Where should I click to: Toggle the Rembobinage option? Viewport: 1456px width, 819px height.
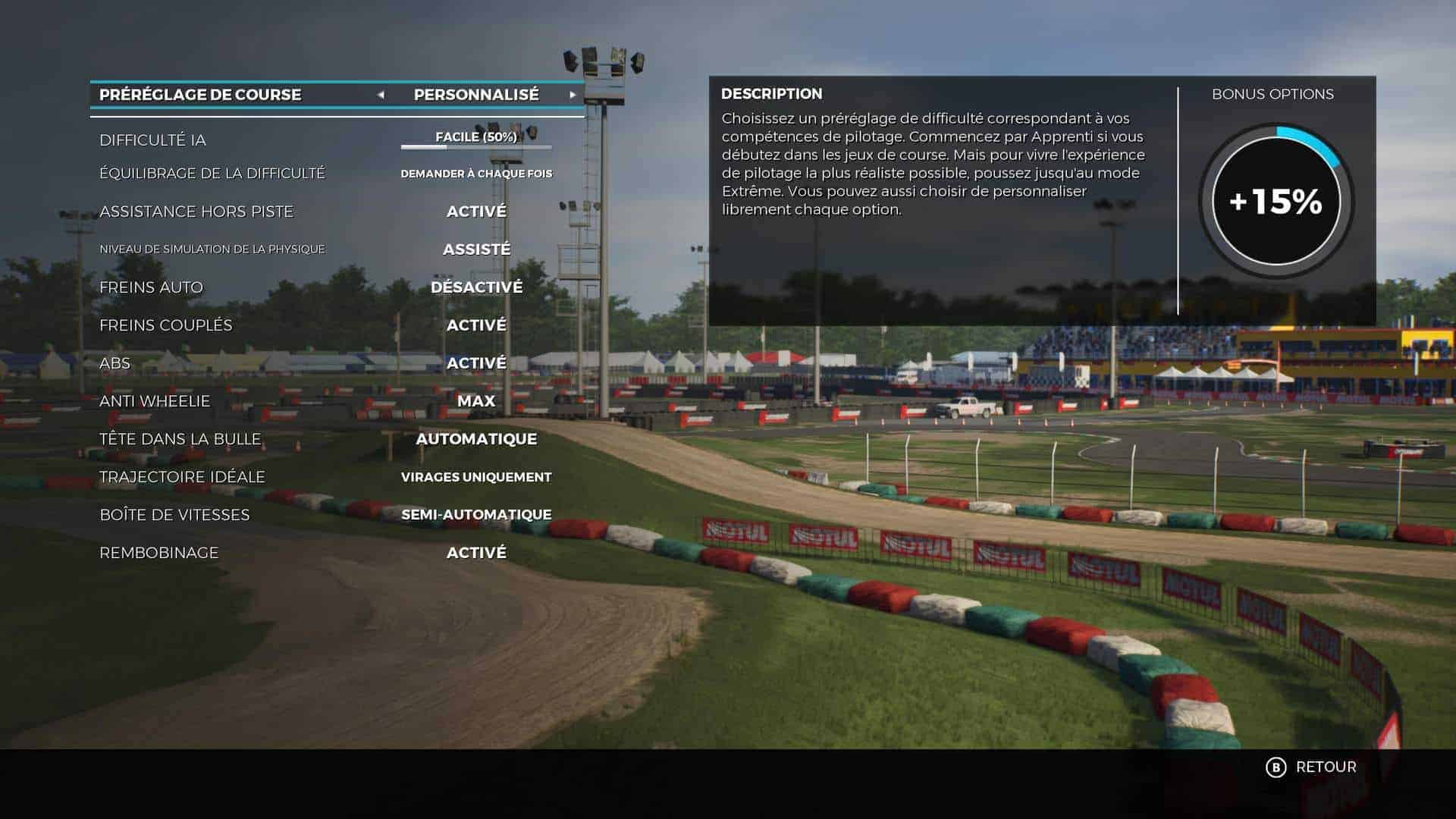point(476,553)
